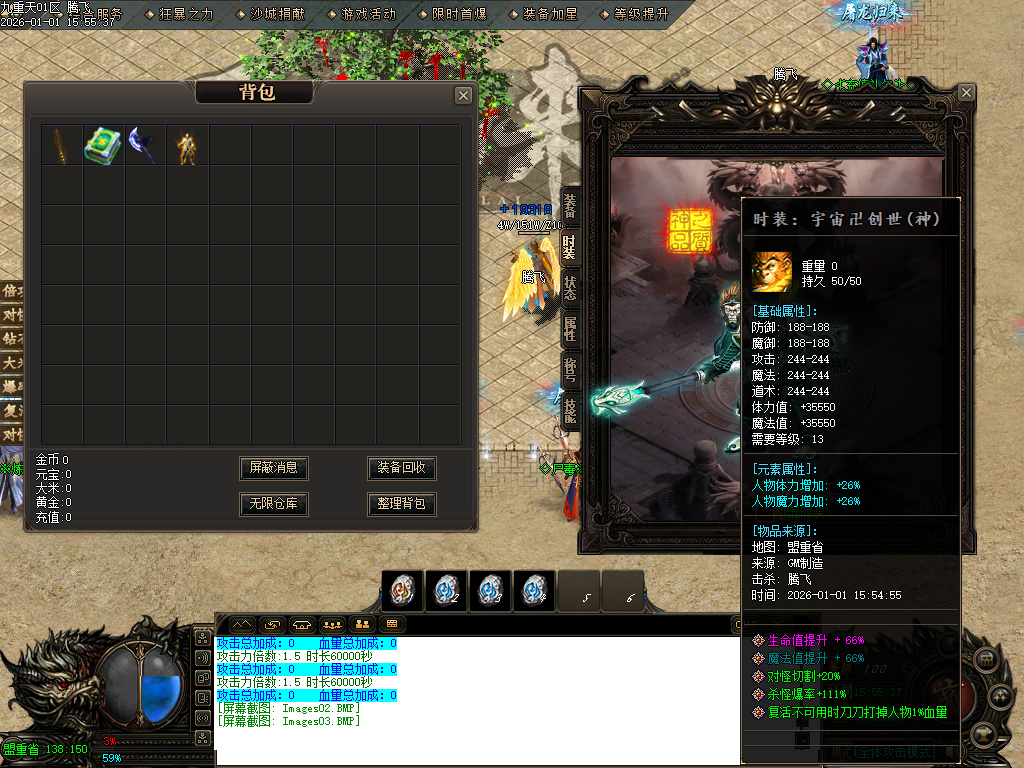Screen dimensions: 1024x768
Task: Close the character equipment panel
Action: pos(966,93)
